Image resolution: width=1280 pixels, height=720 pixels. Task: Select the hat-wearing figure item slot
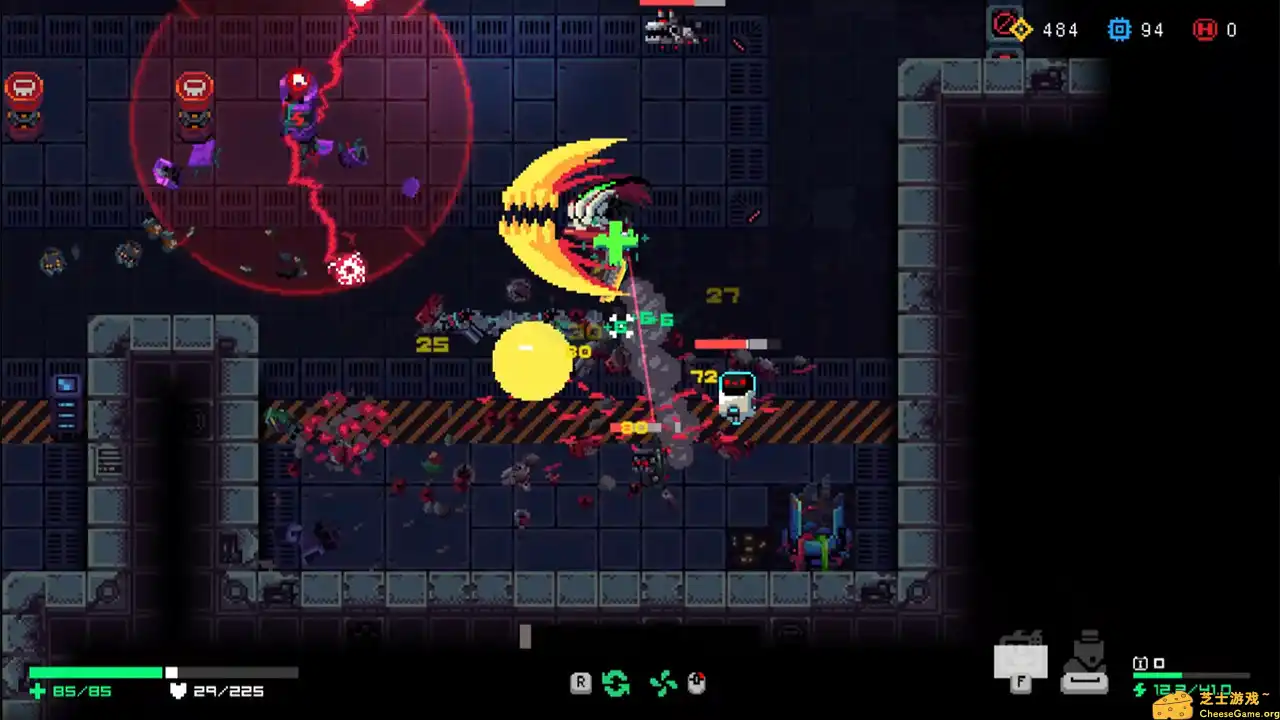point(1084,663)
